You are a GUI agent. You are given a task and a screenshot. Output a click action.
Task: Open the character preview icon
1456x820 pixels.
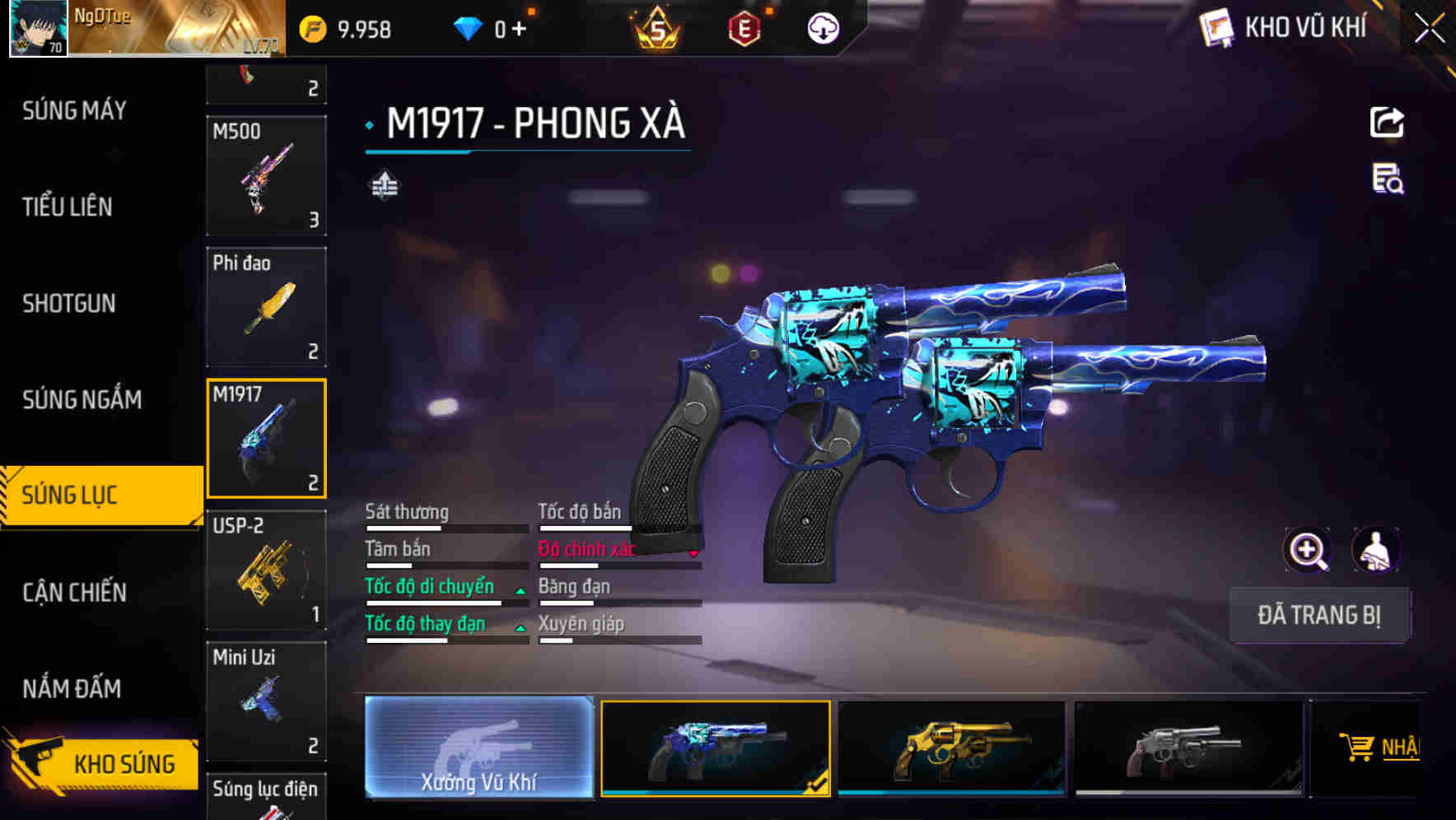click(1377, 550)
